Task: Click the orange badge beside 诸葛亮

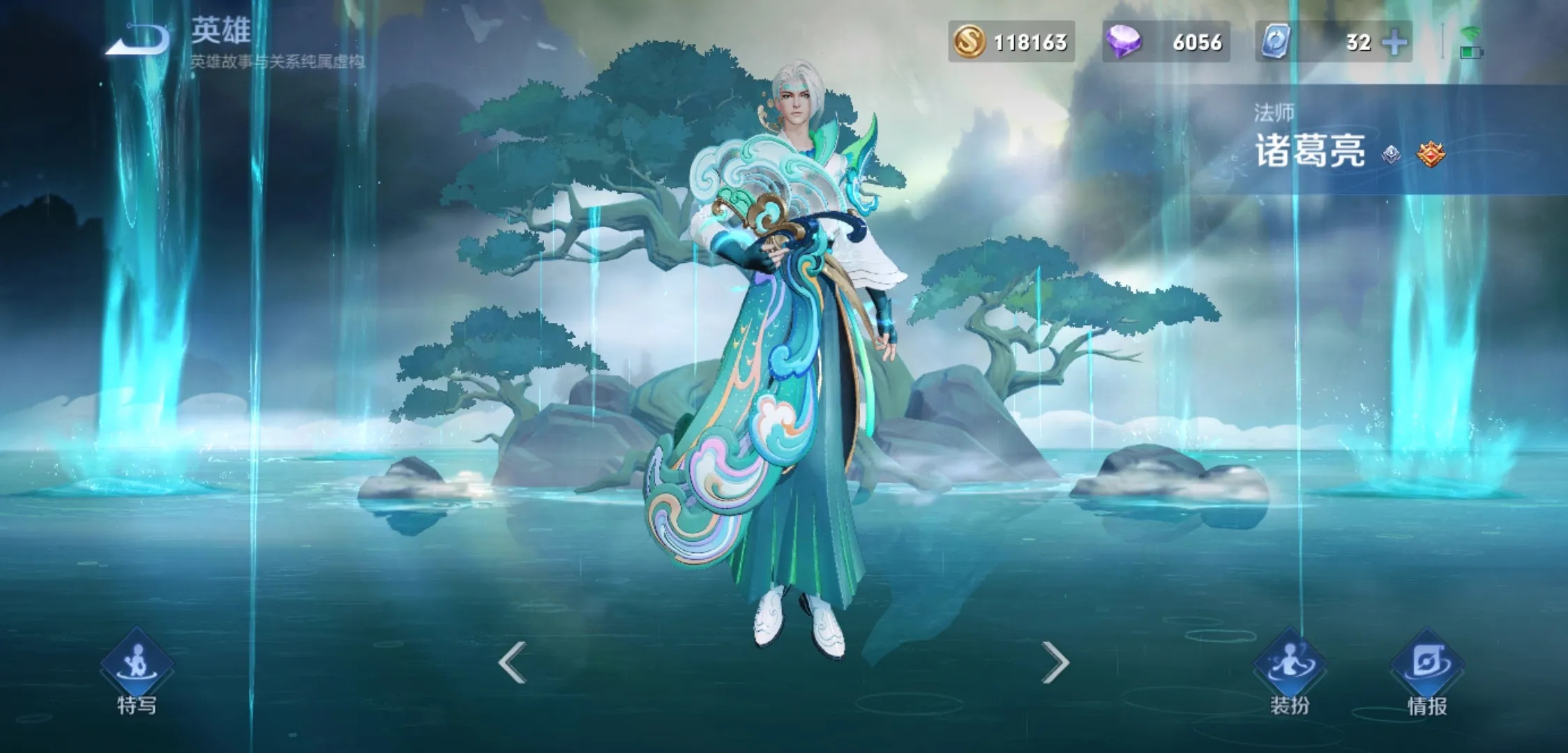Action: [x=1431, y=154]
